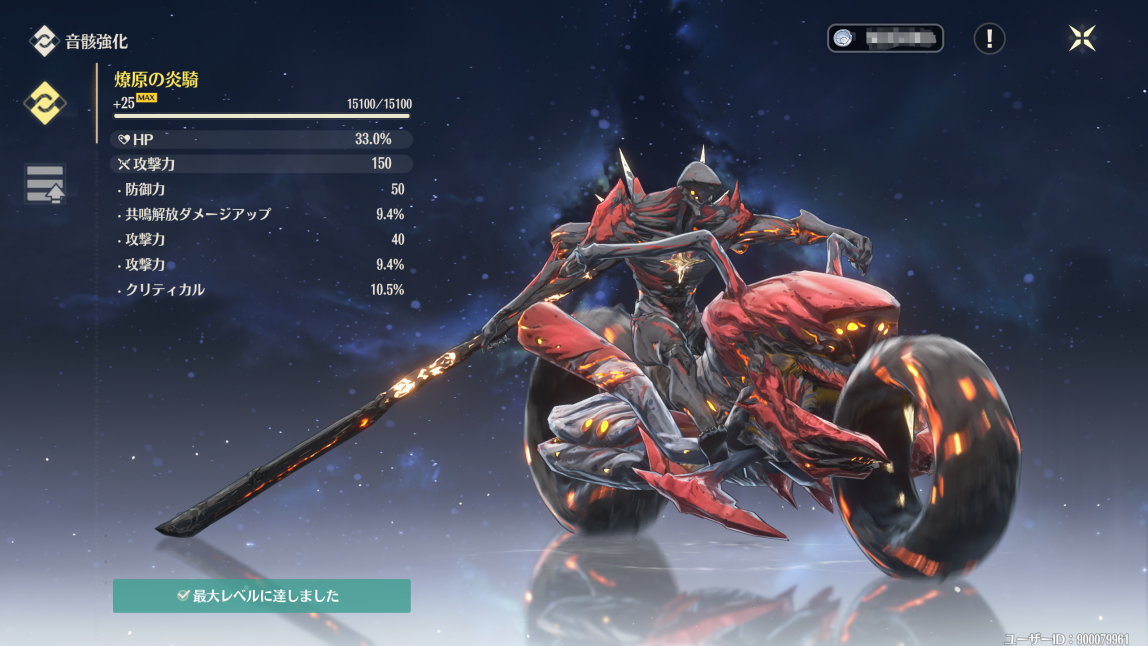Open the exclamation mark info button
1148x646 pixels.
pyautogui.click(x=989, y=38)
